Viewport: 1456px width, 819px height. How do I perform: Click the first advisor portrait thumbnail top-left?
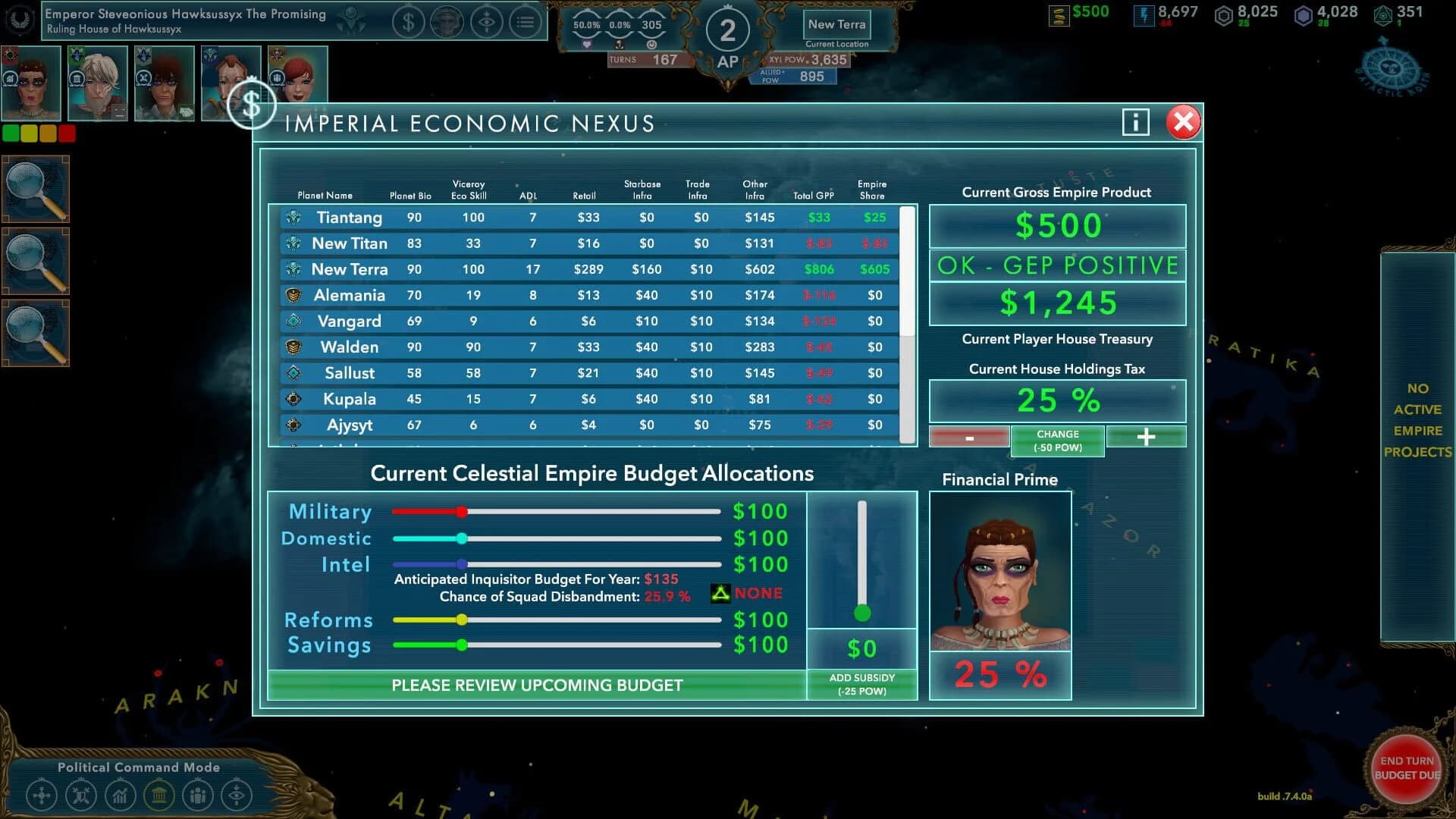pos(30,82)
